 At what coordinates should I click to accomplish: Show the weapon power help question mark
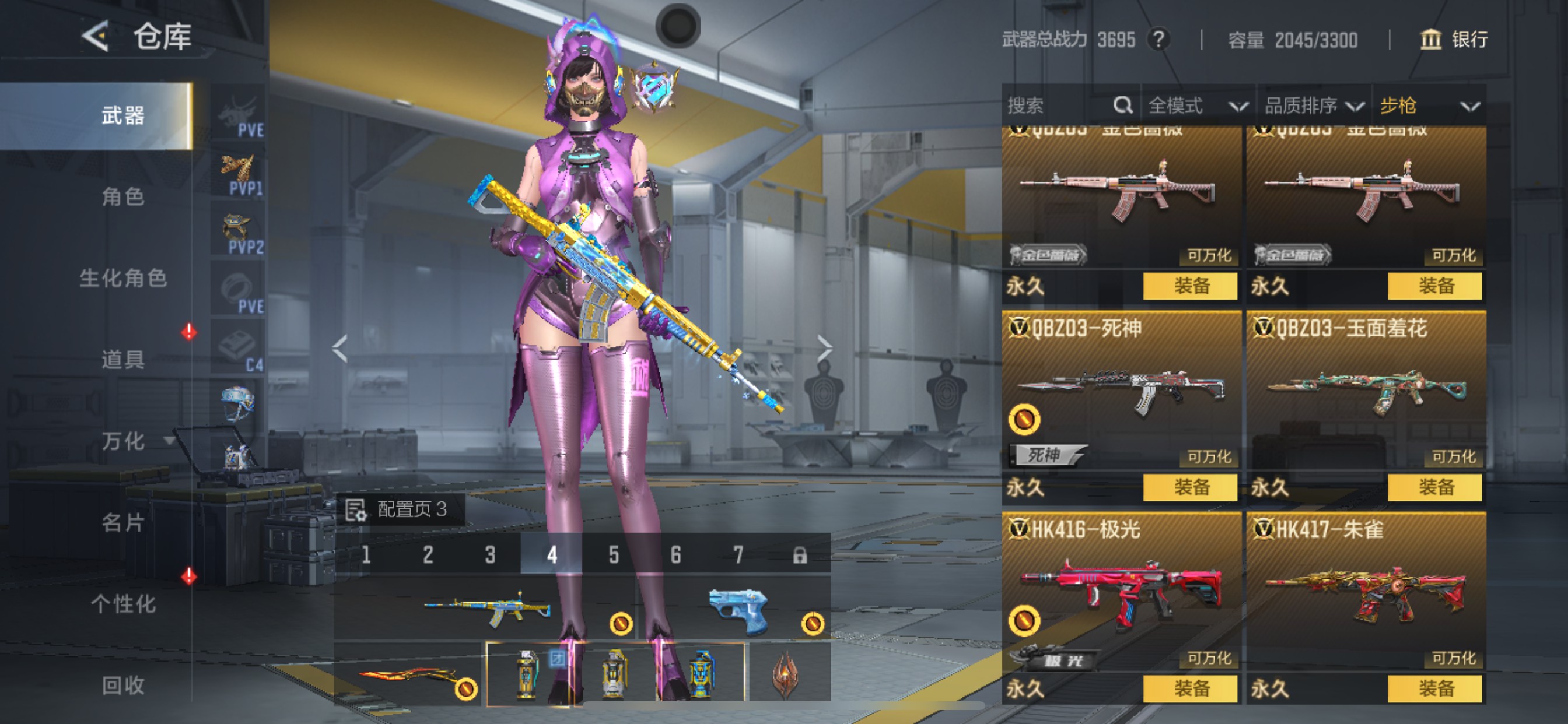click(1158, 40)
